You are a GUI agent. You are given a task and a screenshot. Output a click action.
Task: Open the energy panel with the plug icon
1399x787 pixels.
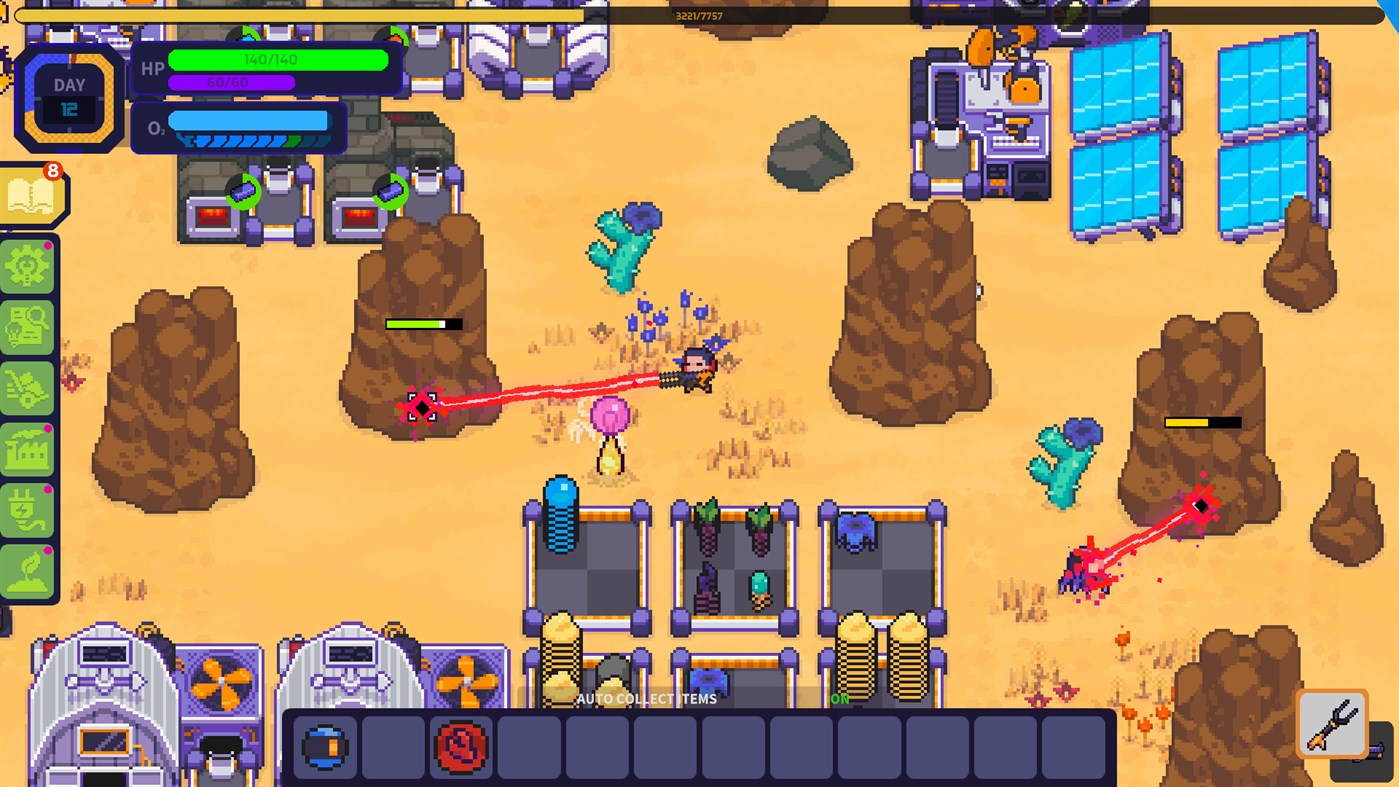pyautogui.click(x=27, y=510)
